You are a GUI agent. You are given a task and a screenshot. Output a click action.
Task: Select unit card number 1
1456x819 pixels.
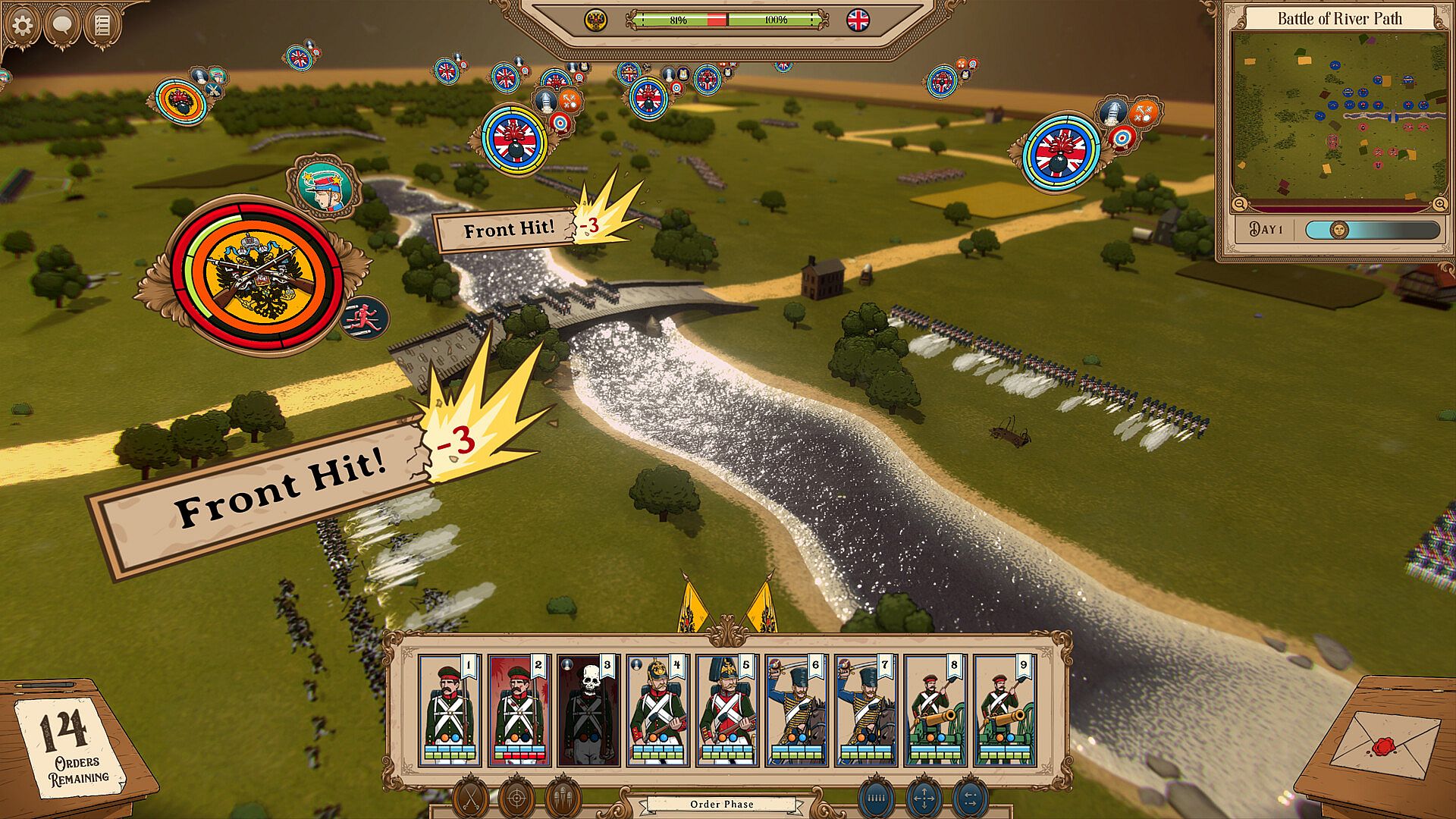point(450,711)
